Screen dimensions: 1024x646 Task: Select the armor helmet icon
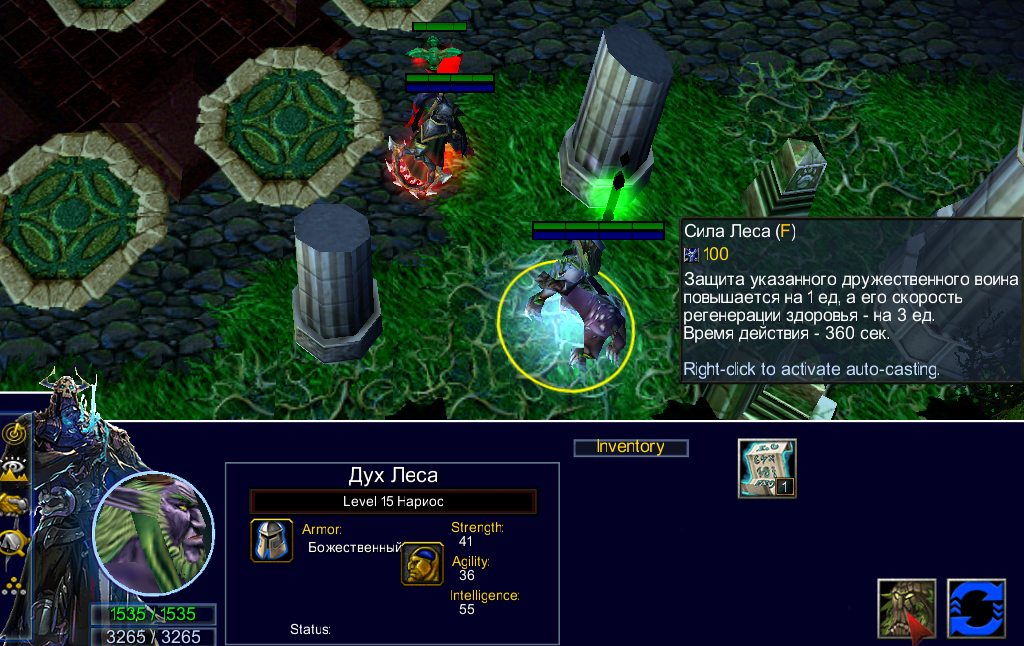tap(272, 541)
